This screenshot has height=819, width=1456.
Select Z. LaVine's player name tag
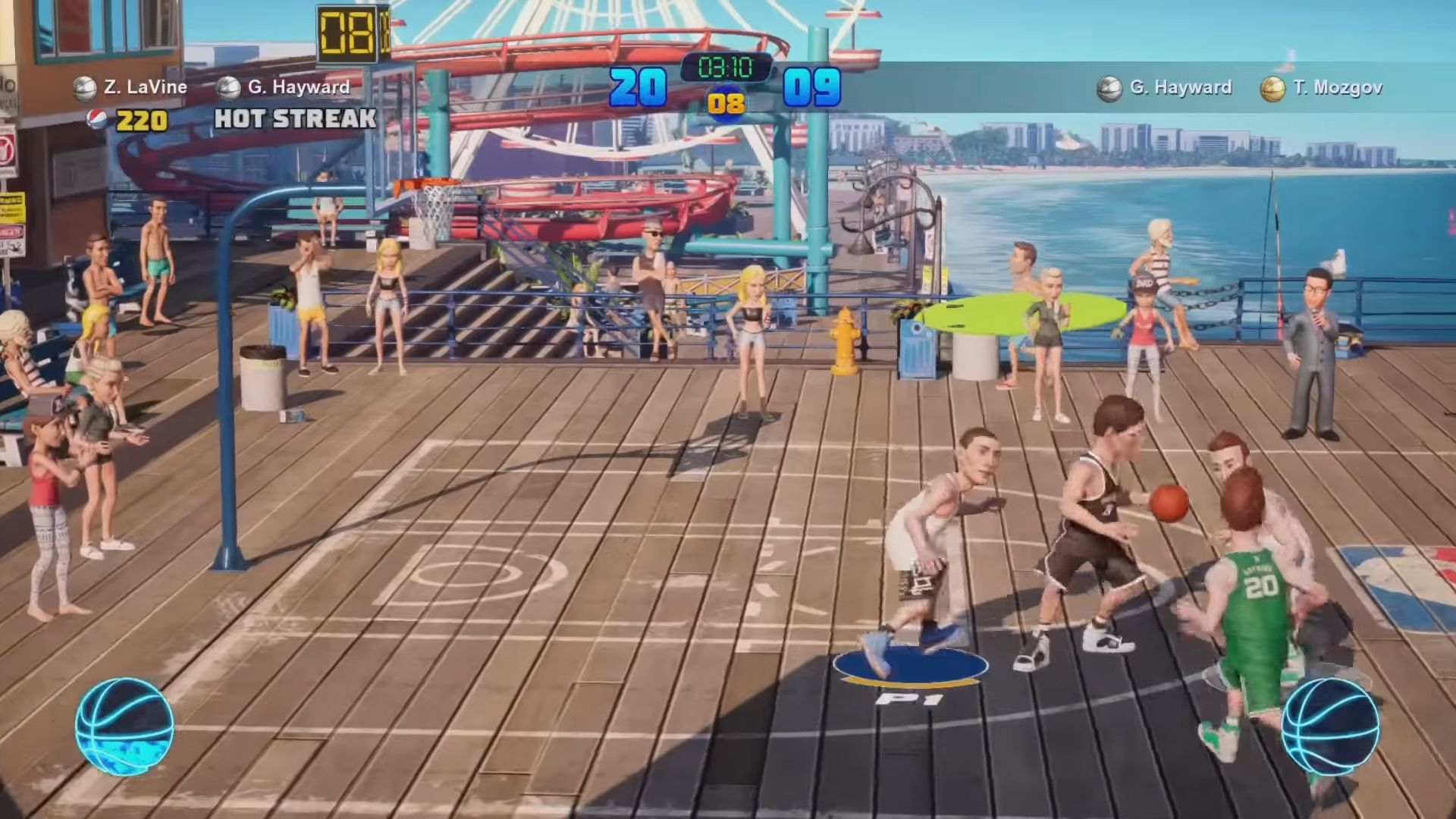[145, 87]
